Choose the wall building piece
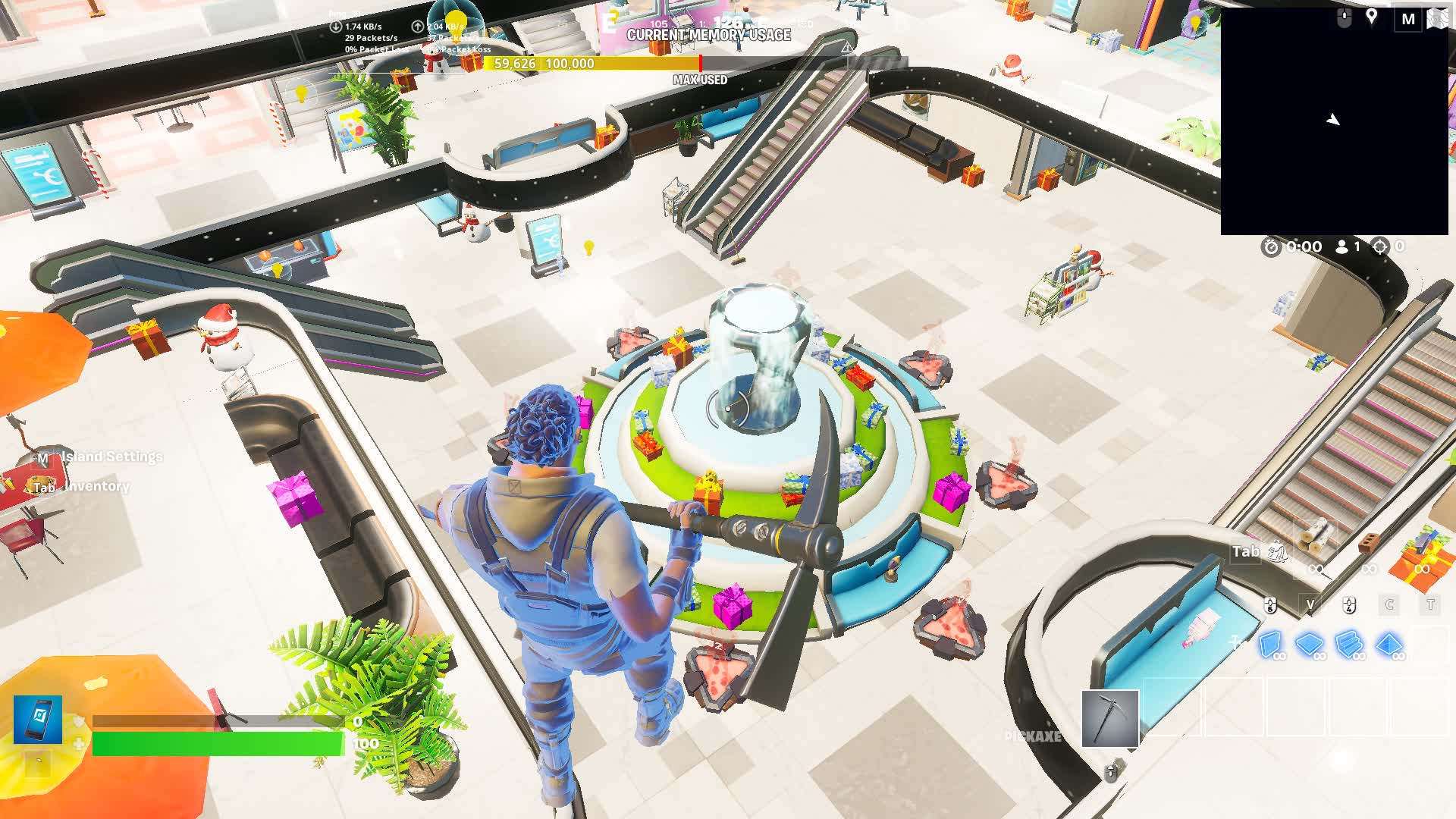Screen dimensions: 1456x819 [1270, 644]
